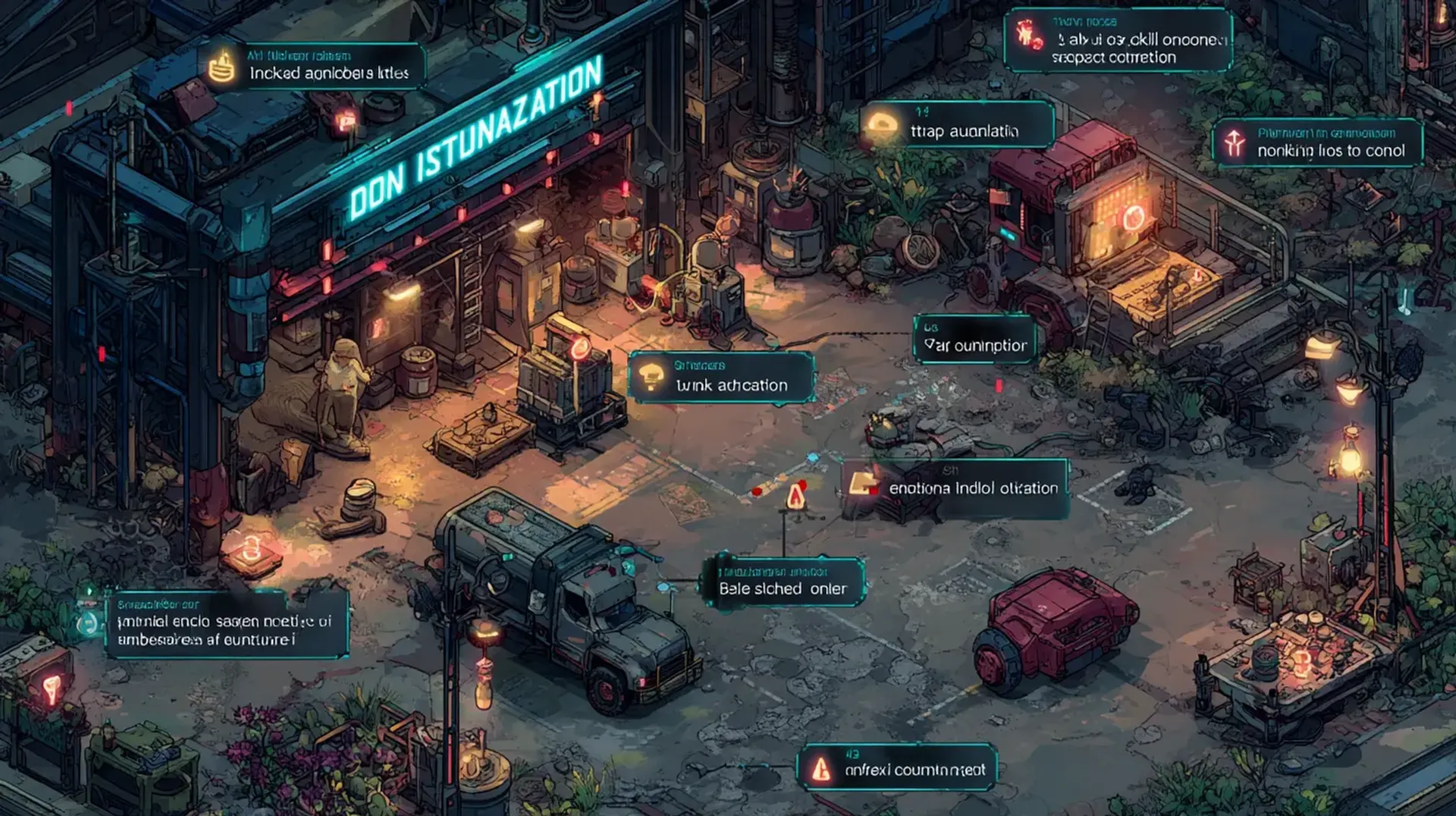The image size is (1456, 816).
Task: Click the 'Bale slched onler' label
Action: click(x=783, y=582)
